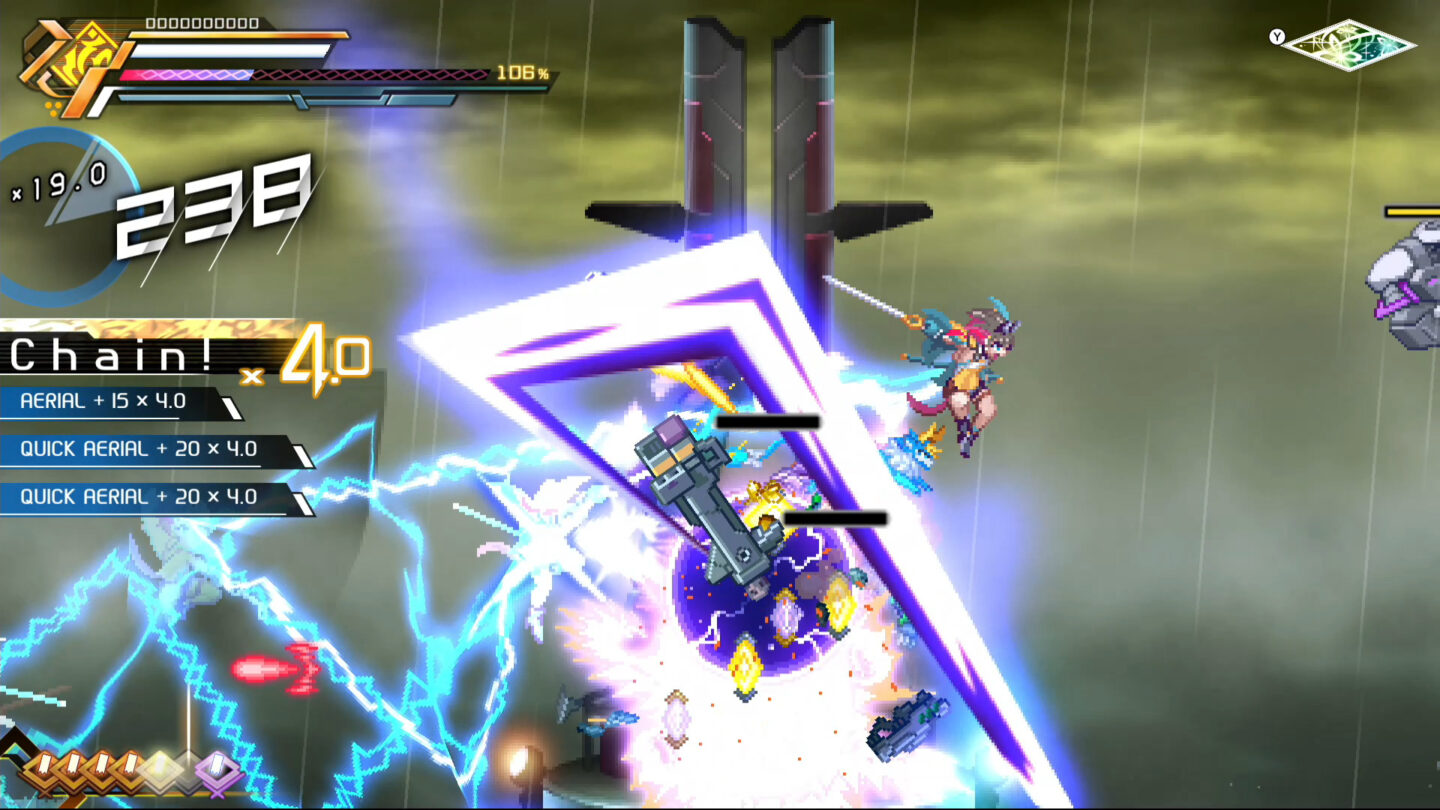Click the circled Y button prompt

tap(1278, 36)
